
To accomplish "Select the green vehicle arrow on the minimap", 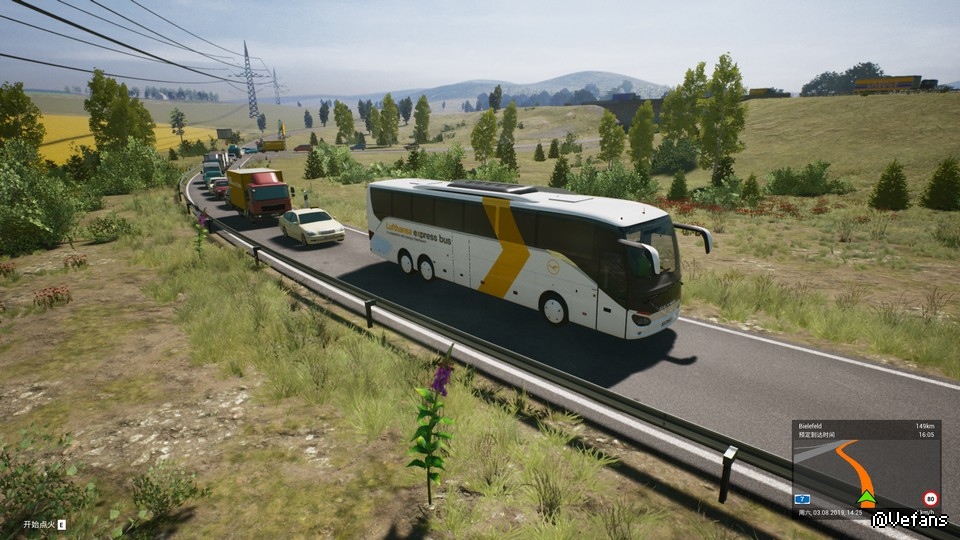I will (x=866, y=497).
